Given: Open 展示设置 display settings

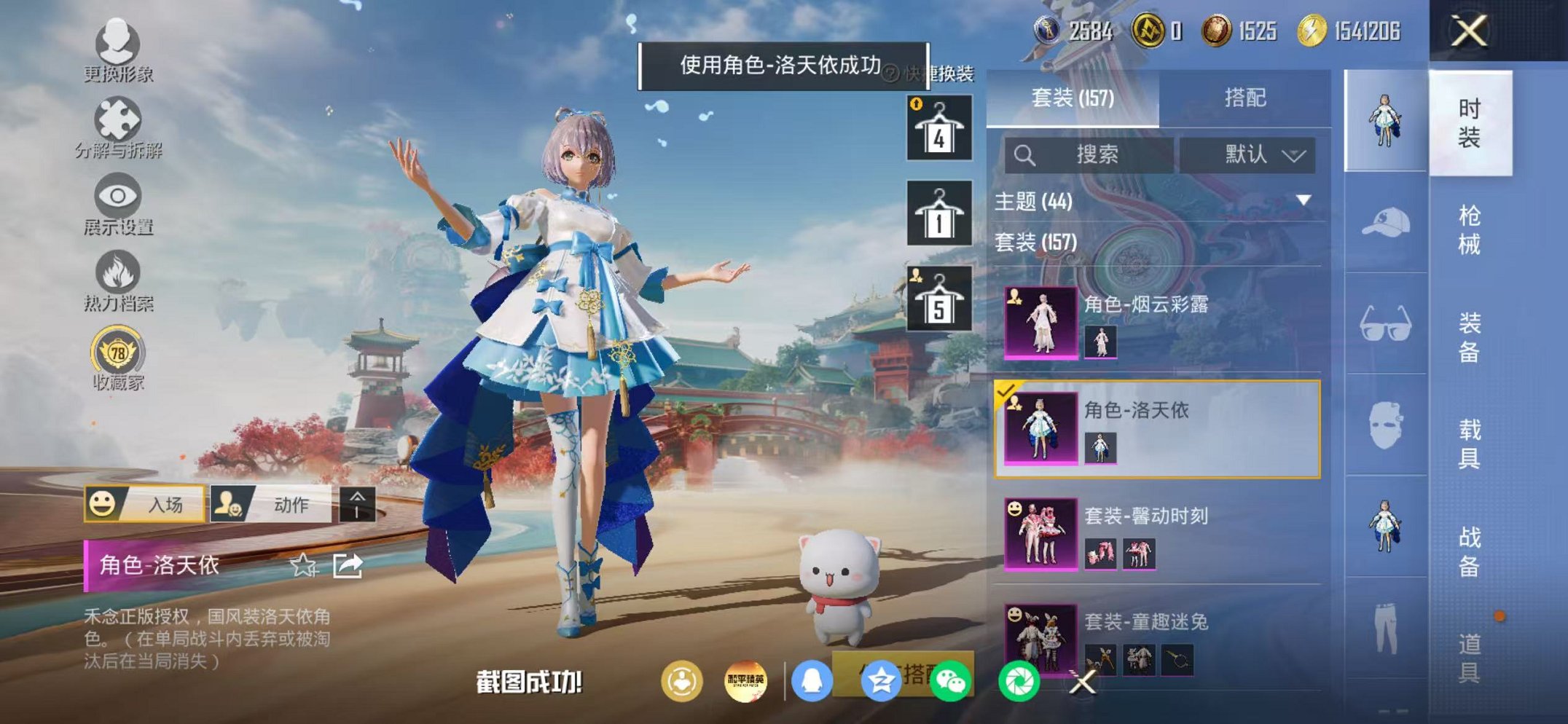Looking at the screenshot, I should 119,198.
